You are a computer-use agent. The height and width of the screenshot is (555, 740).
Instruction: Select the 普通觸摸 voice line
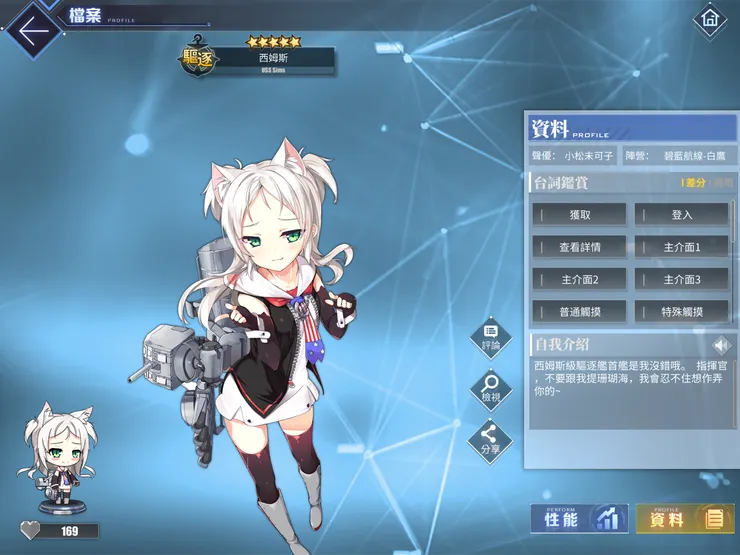[x=580, y=311]
